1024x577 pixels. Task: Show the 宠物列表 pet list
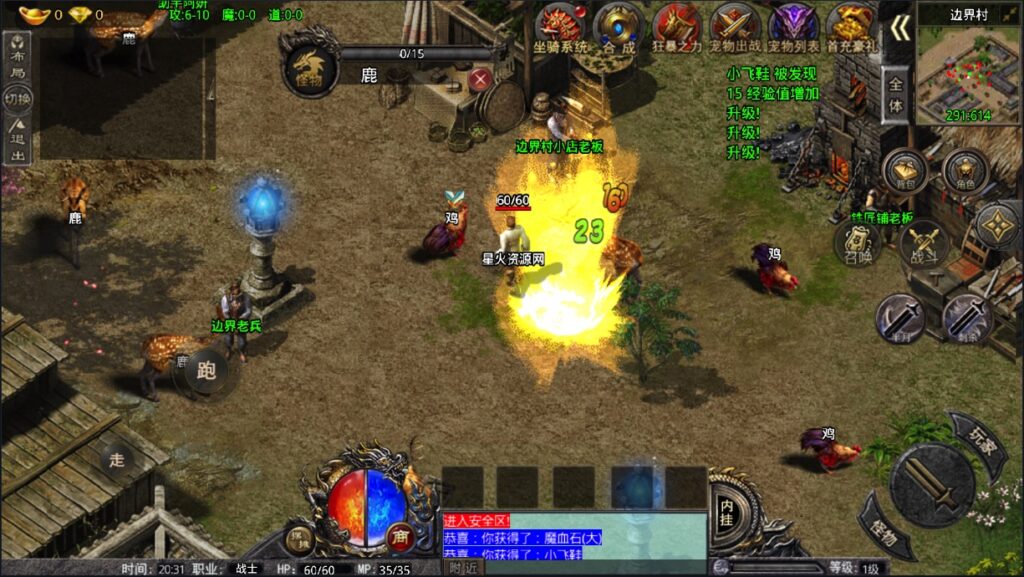tap(793, 26)
